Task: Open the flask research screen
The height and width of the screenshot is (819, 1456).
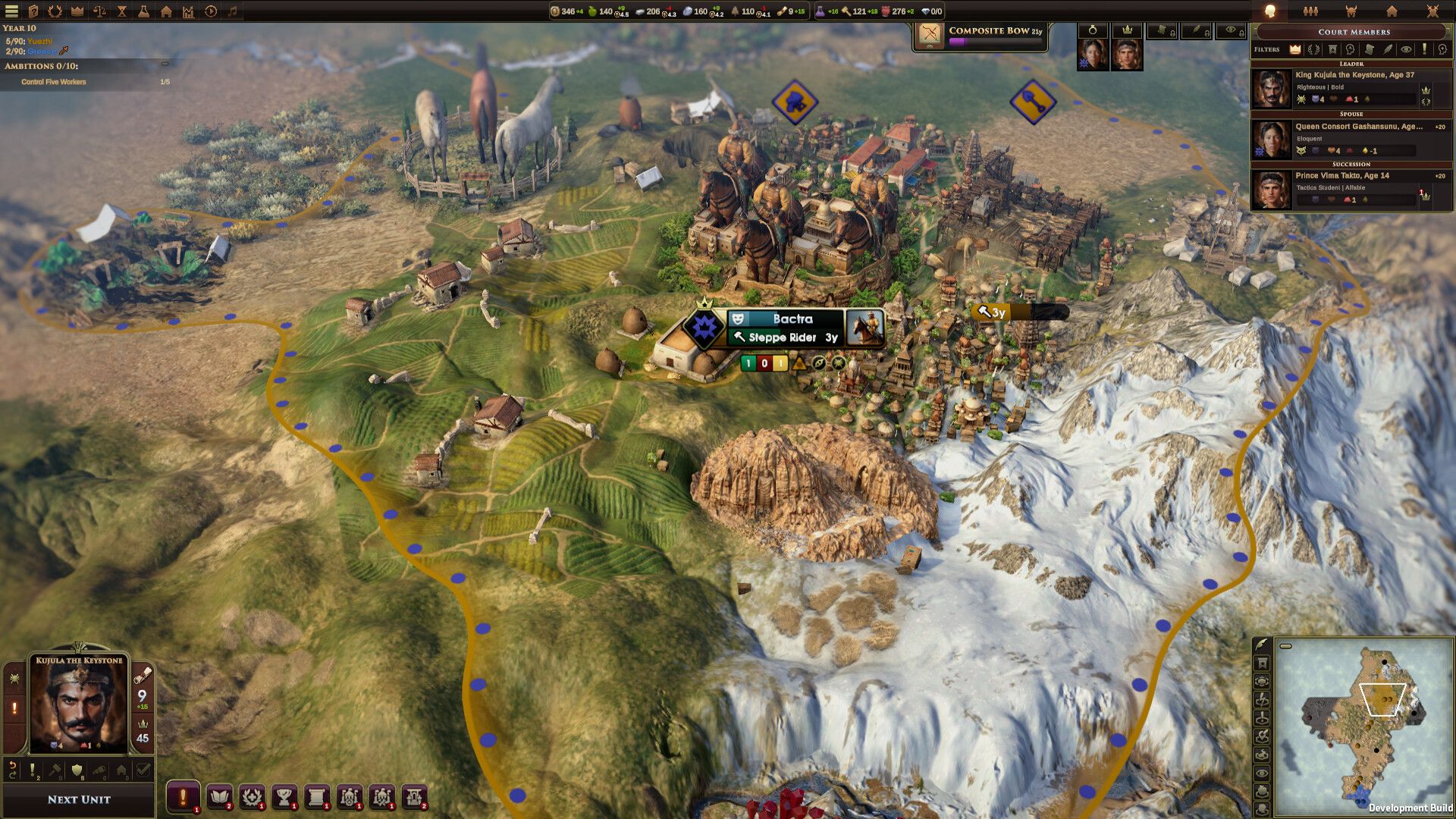Action: (143, 11)
